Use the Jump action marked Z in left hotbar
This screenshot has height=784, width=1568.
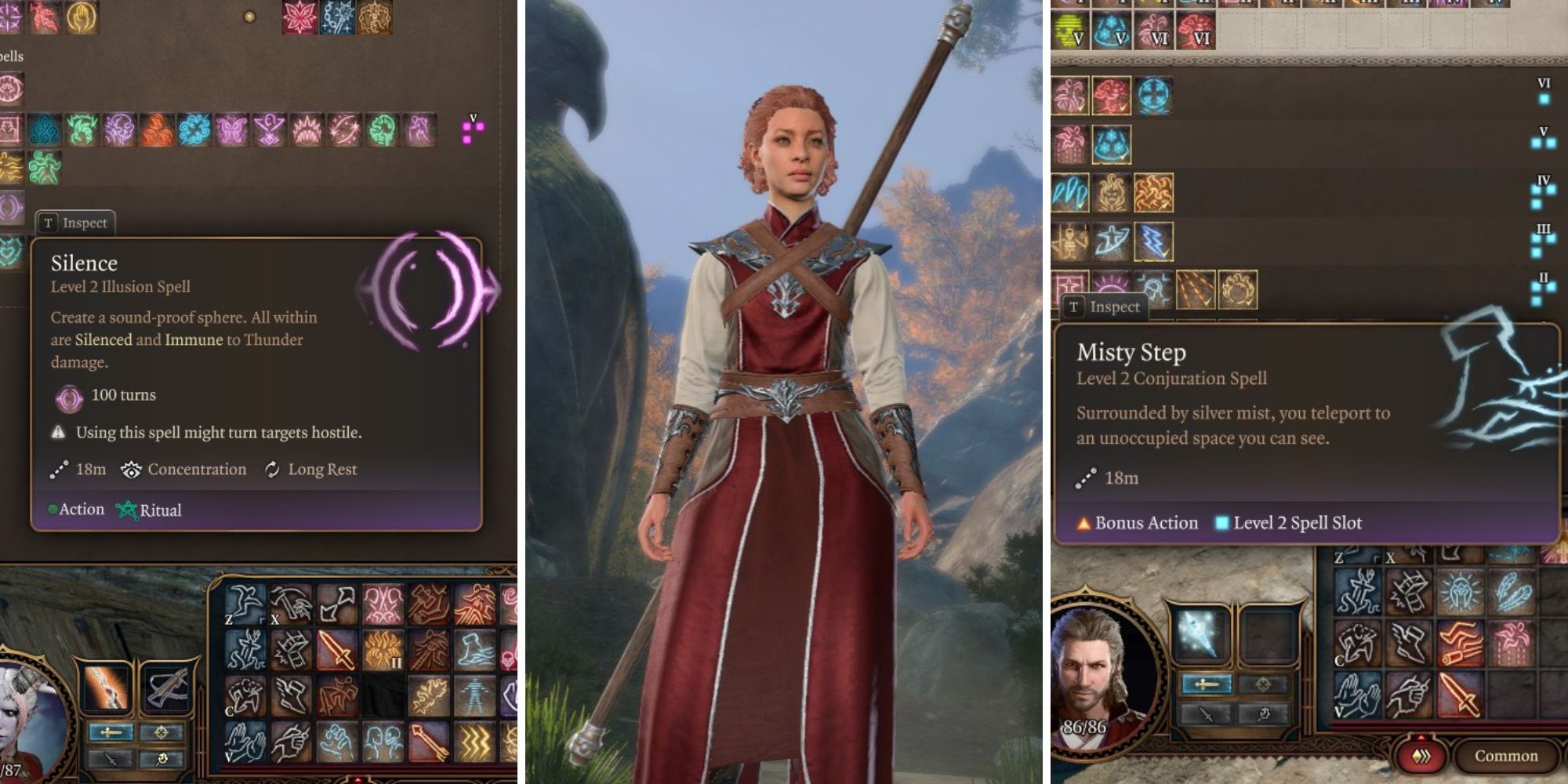[245, 604]
